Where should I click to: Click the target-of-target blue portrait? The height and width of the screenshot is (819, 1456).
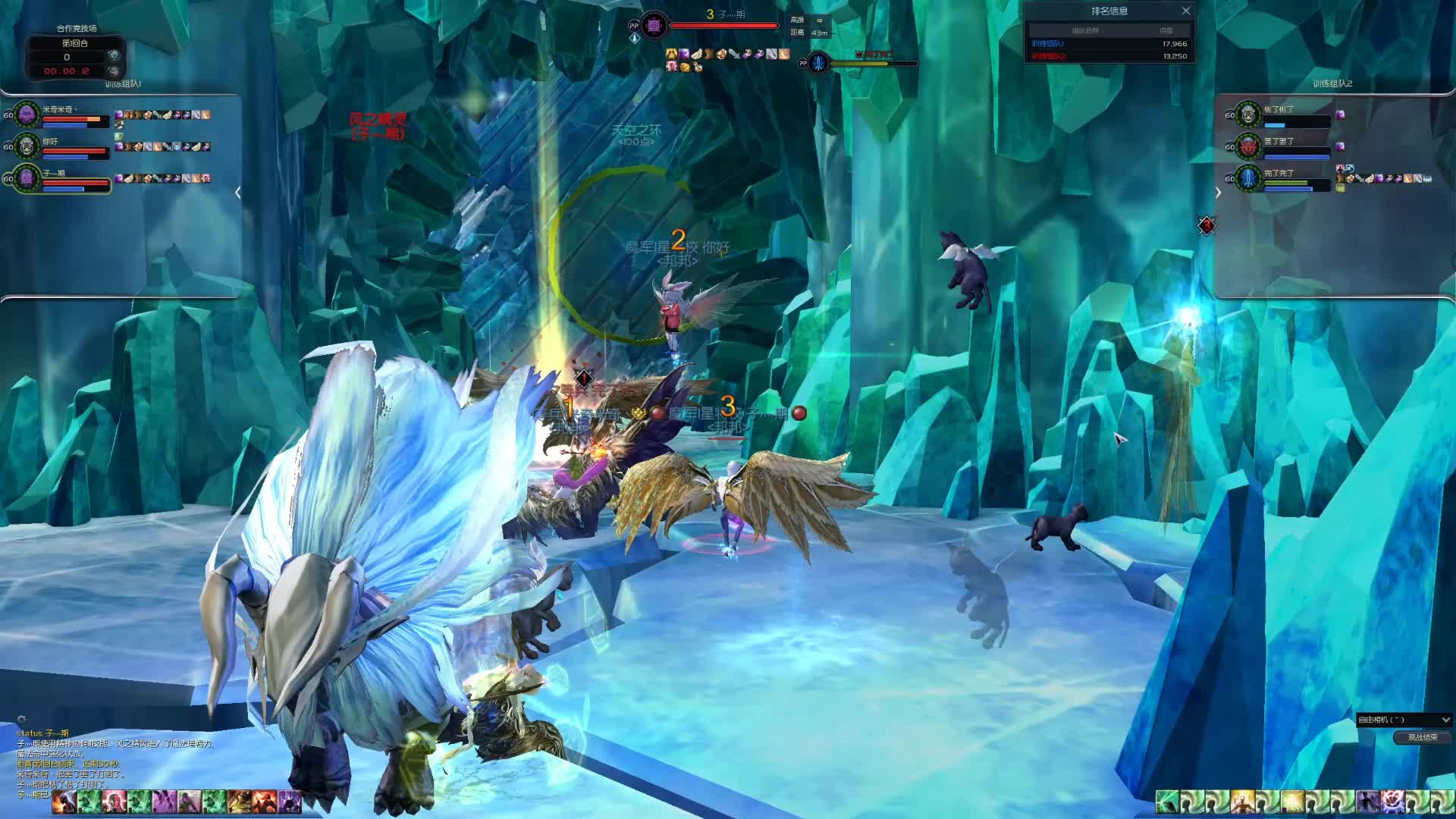coord(818,64)
